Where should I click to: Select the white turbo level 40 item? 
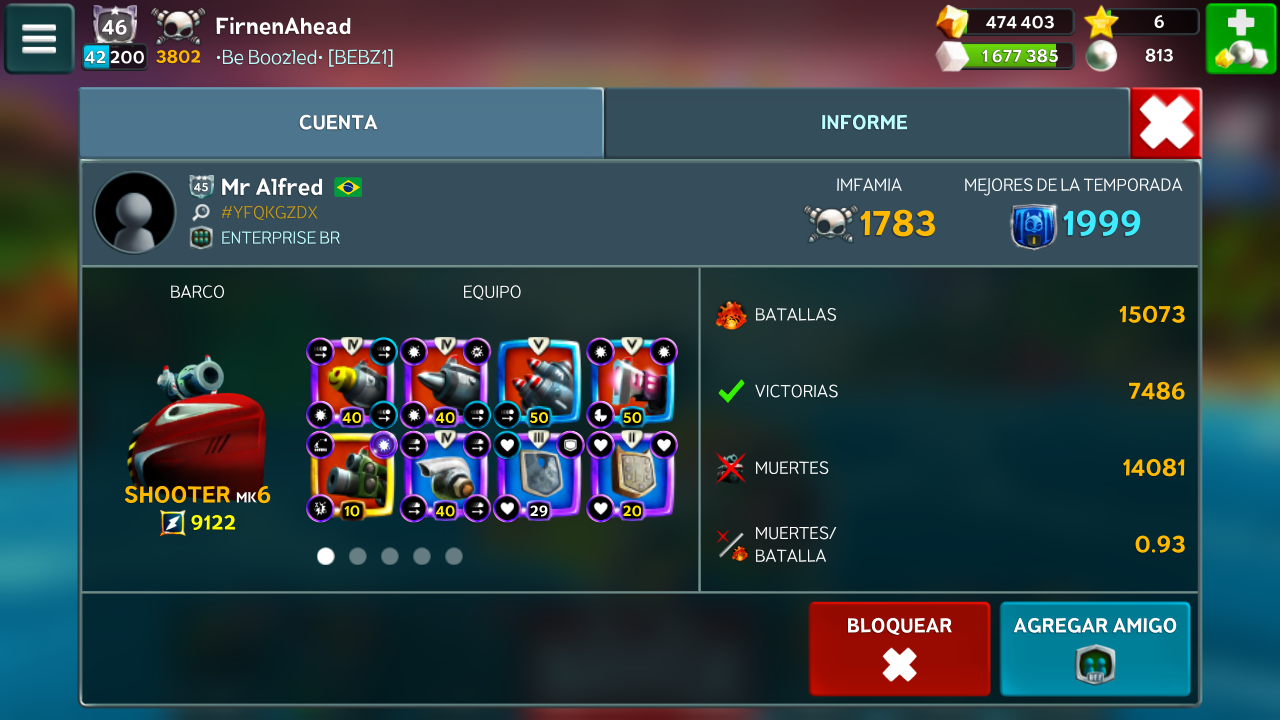446,477
